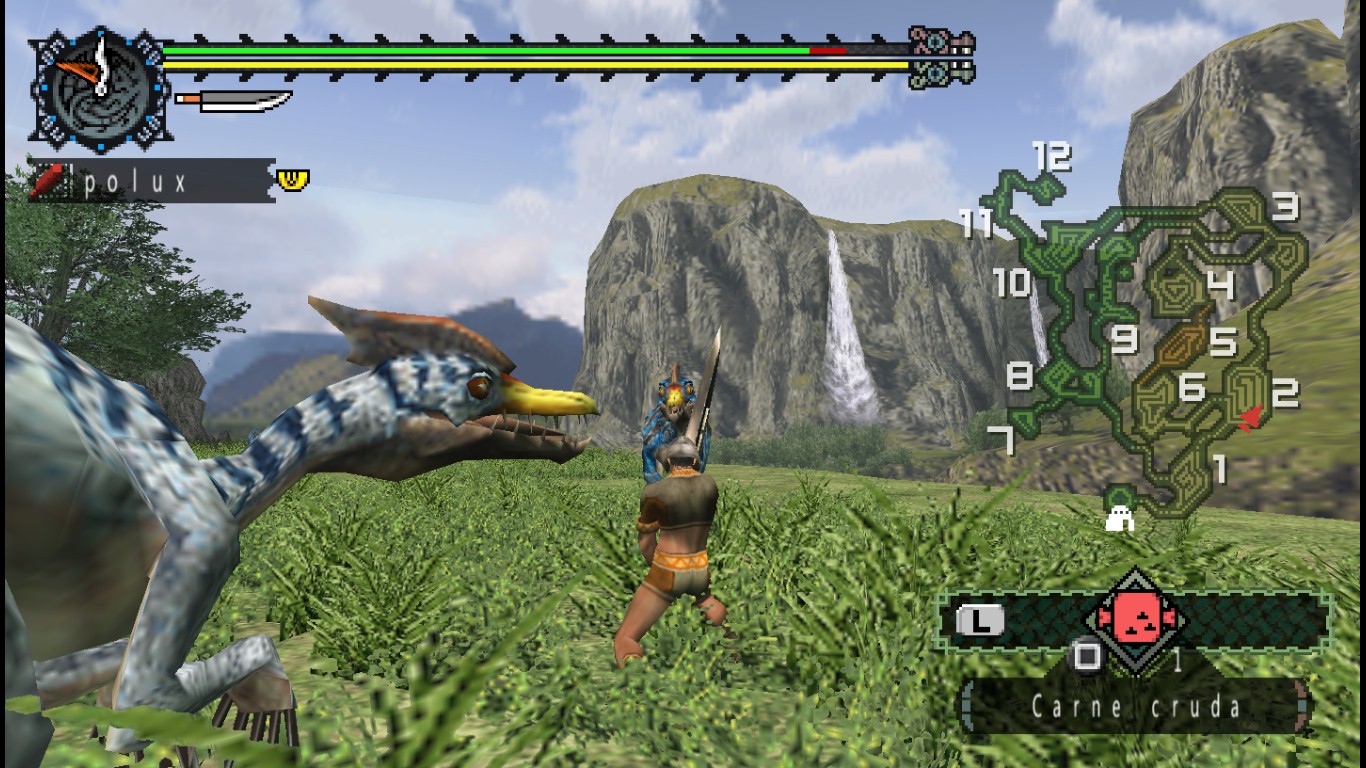This screenshot has height=768, width=1366.
Task: Click the yellow stamina bar
Action: (x=500, y=62)
